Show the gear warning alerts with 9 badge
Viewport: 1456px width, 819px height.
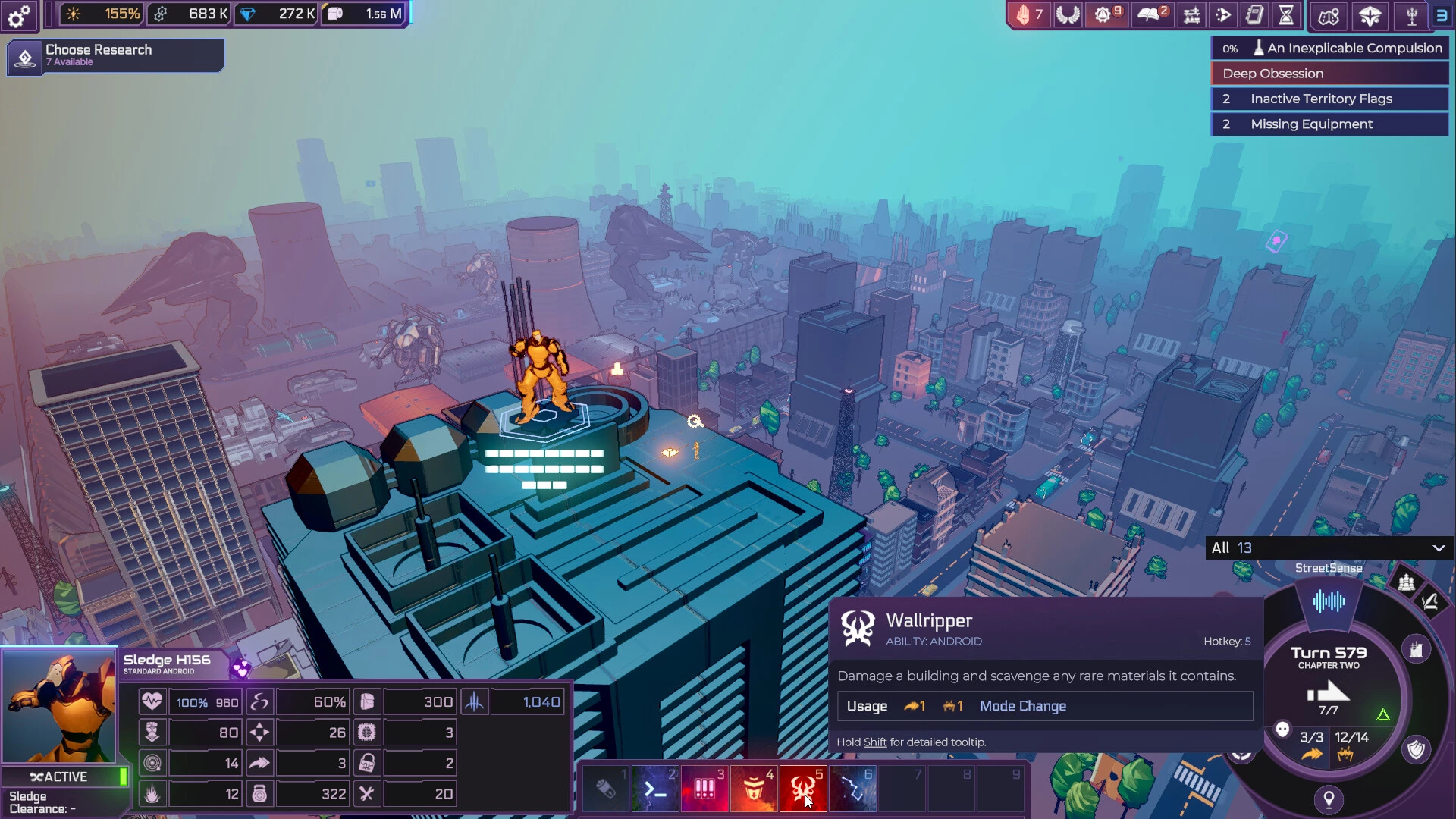tap(1106, 14)
